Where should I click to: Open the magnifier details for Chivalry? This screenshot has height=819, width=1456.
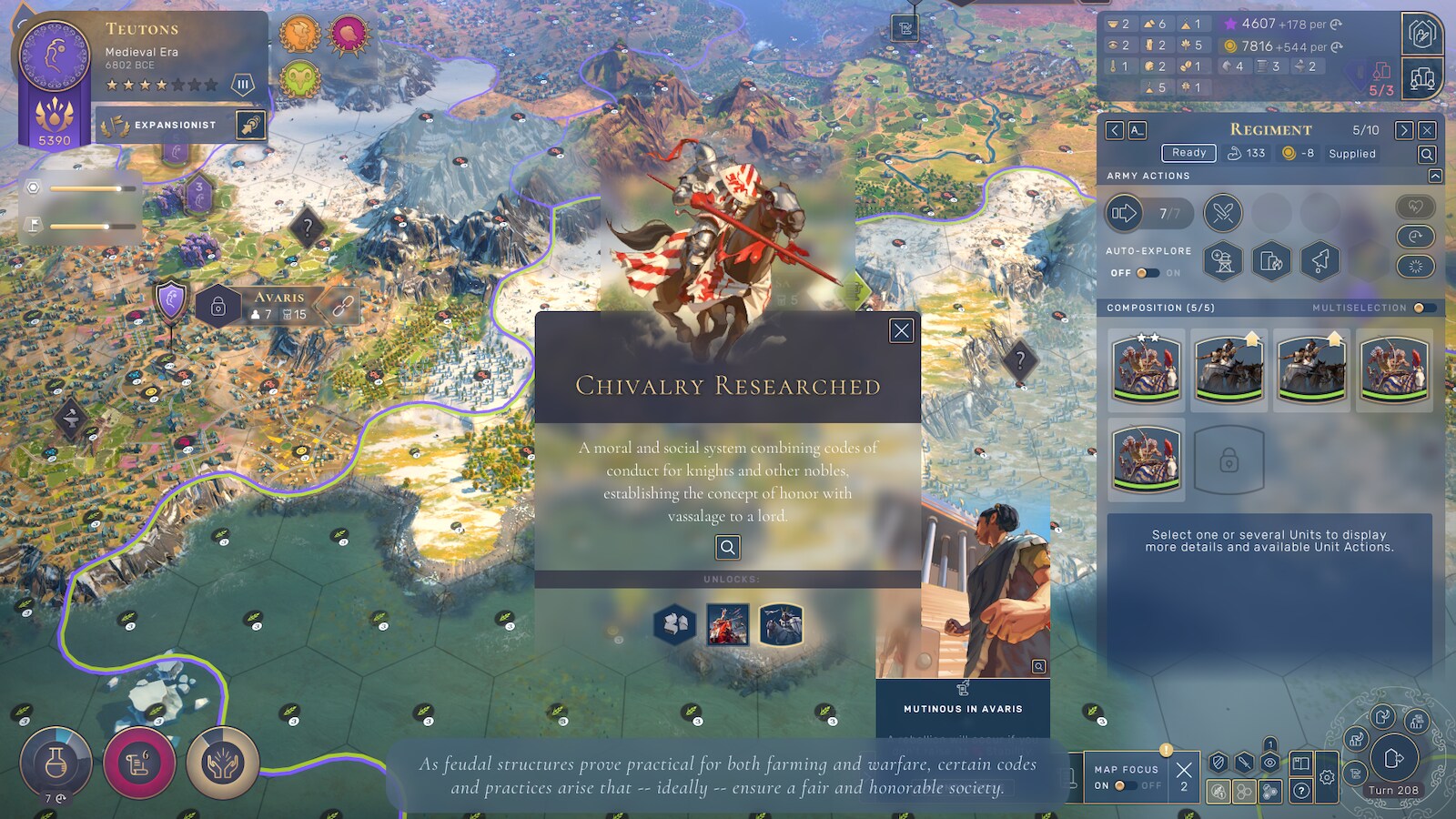coord(727,547)
